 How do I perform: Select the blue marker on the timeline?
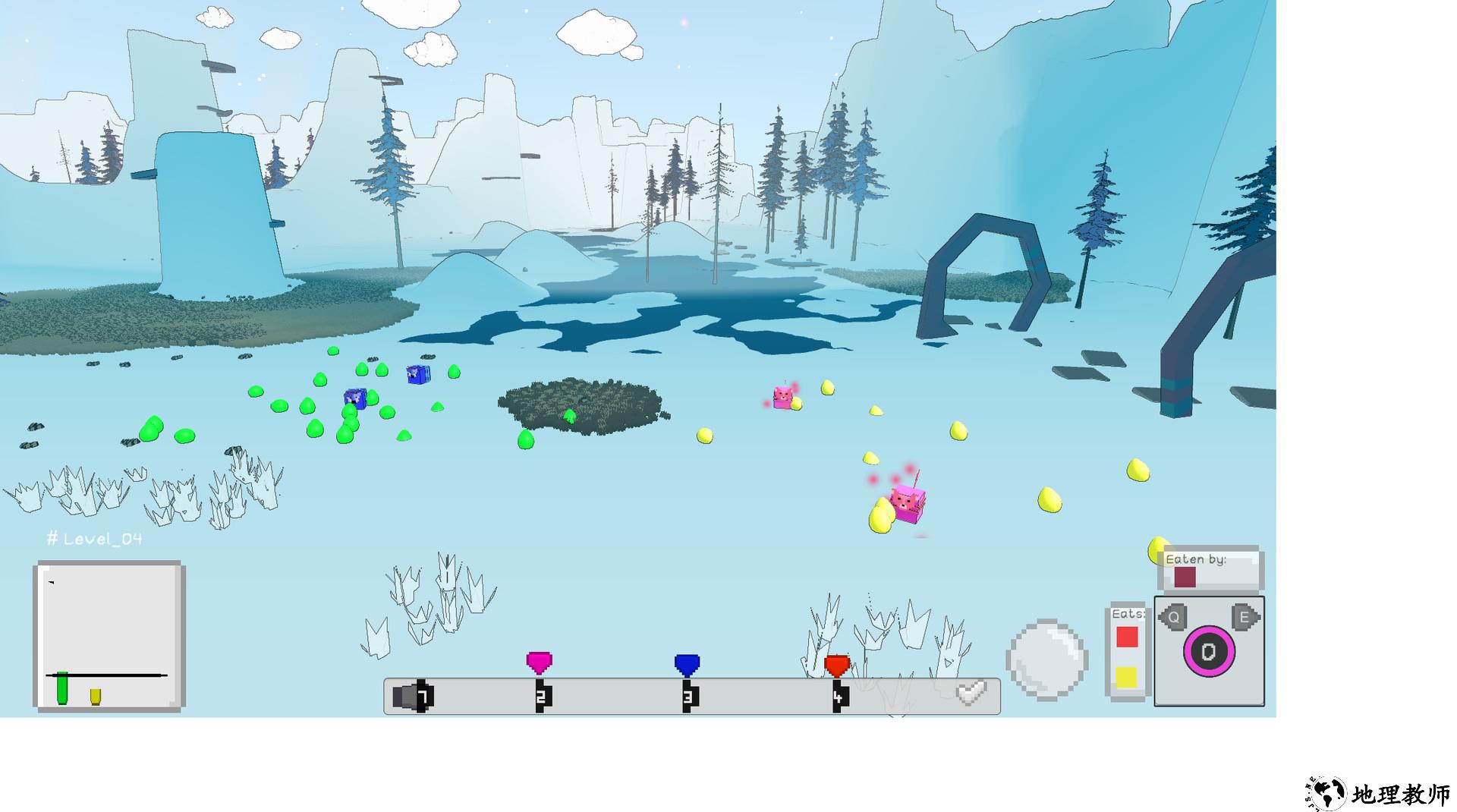(687, 665)
